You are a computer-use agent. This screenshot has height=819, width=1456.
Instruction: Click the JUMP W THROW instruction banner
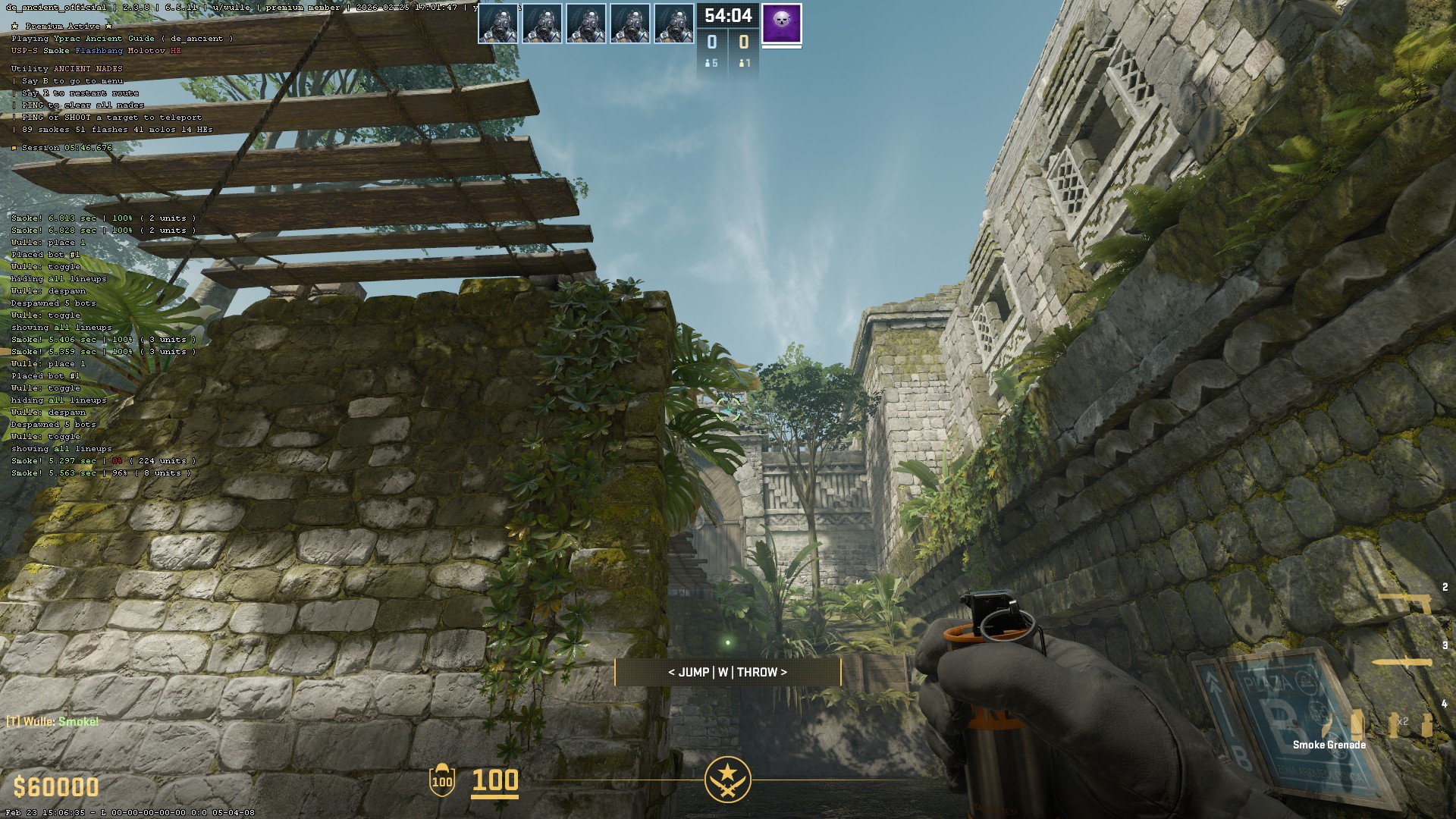pyautogui.click(x=728, y=672)
